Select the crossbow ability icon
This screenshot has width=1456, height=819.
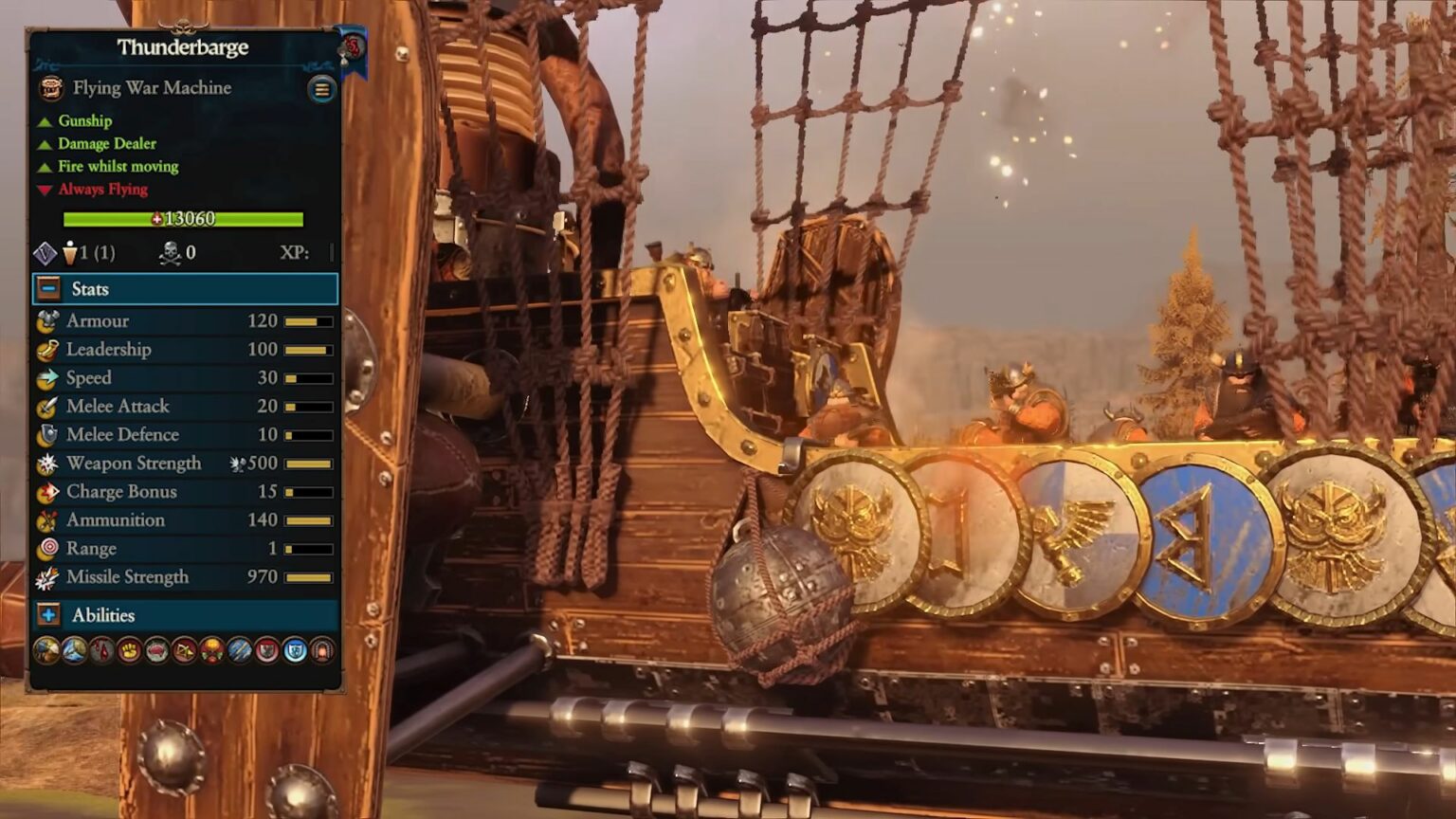pyautogui.click(x=184, y=650)
